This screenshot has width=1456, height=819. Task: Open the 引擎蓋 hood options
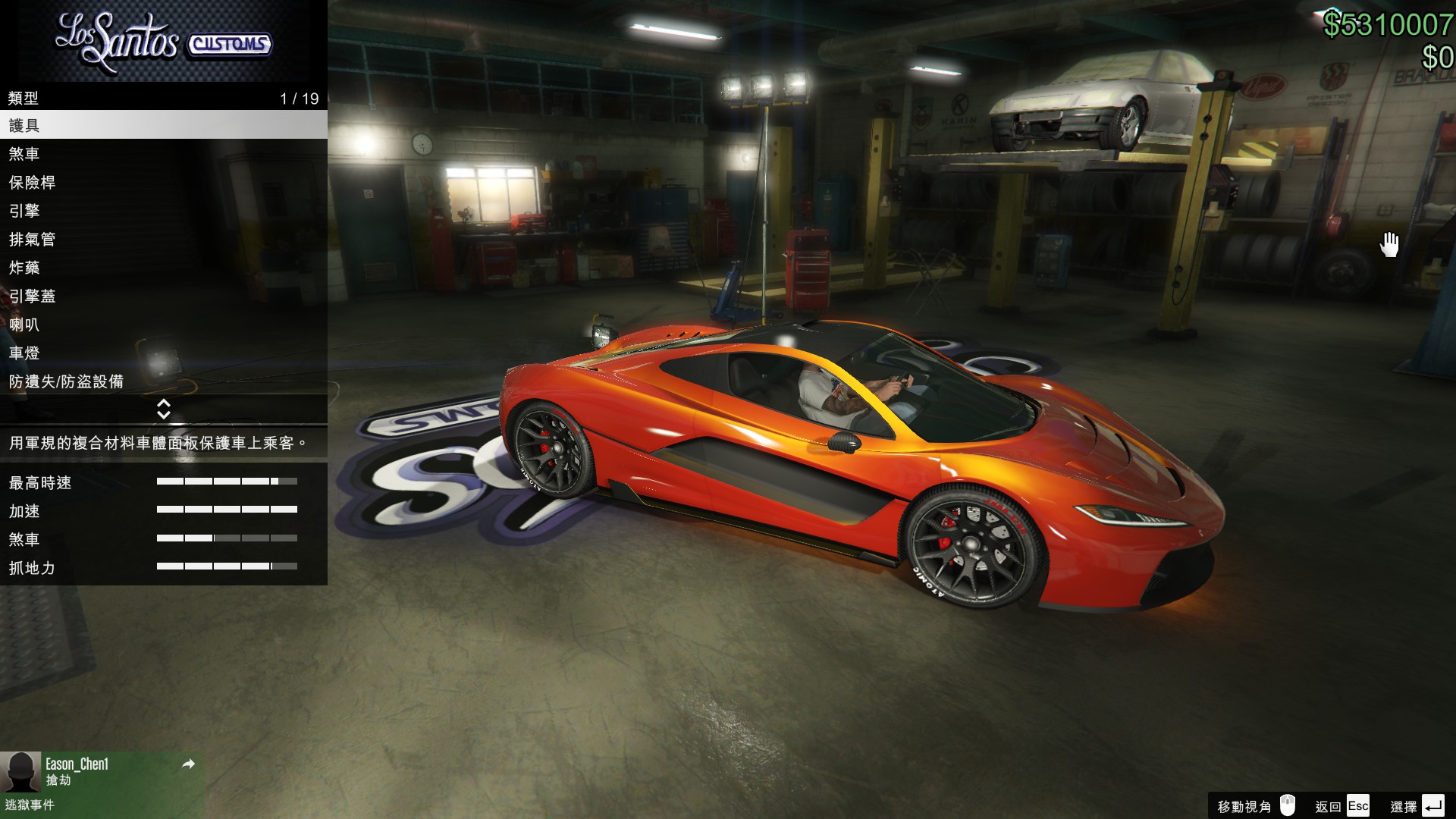[x=163, y=297]
